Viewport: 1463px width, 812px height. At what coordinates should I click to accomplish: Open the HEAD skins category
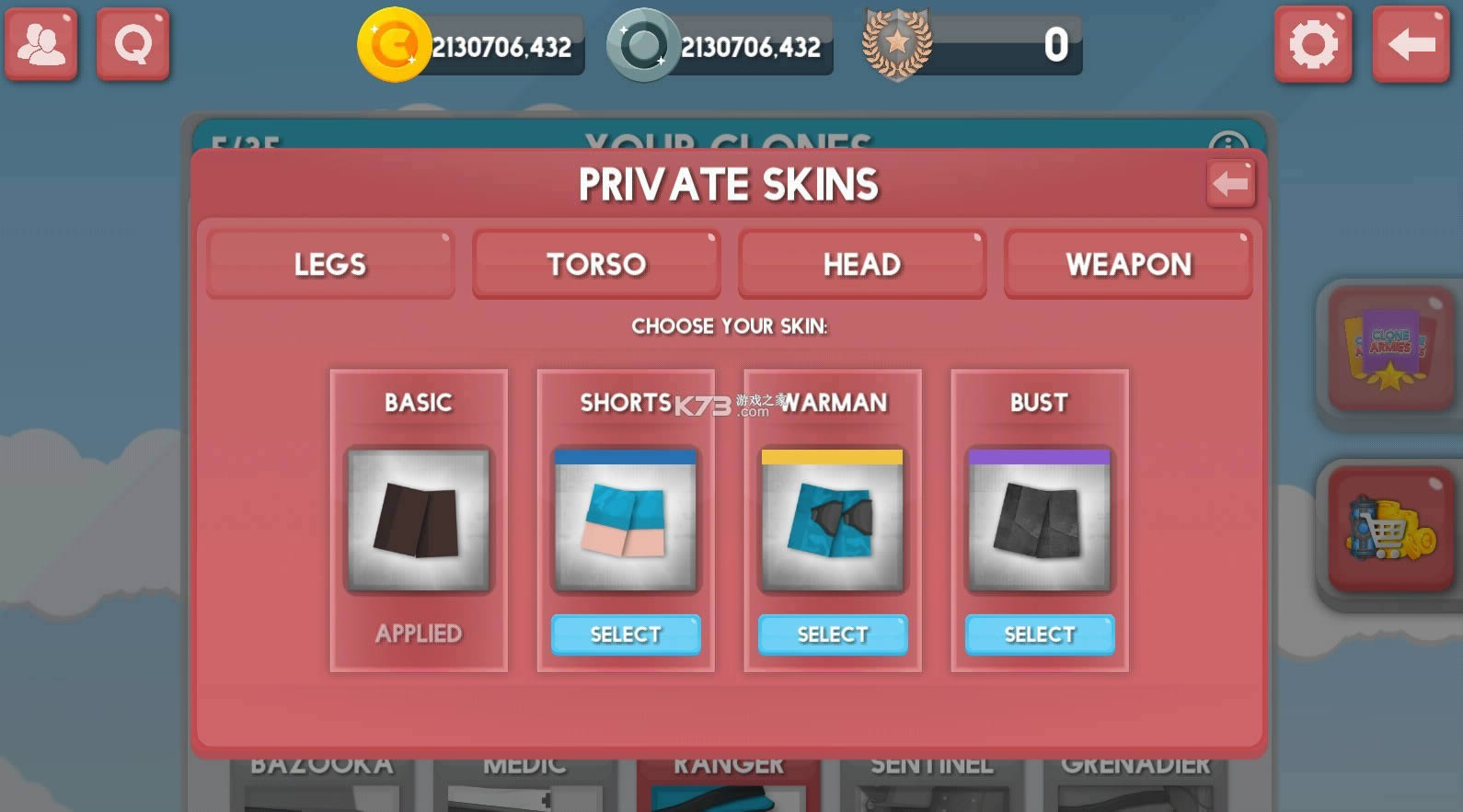pos(861,264)
